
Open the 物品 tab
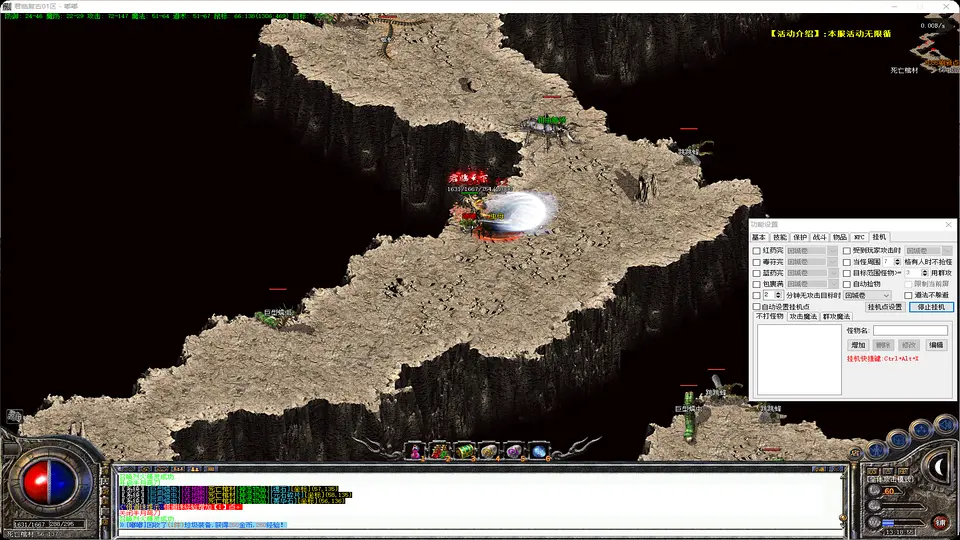[840, 237]
